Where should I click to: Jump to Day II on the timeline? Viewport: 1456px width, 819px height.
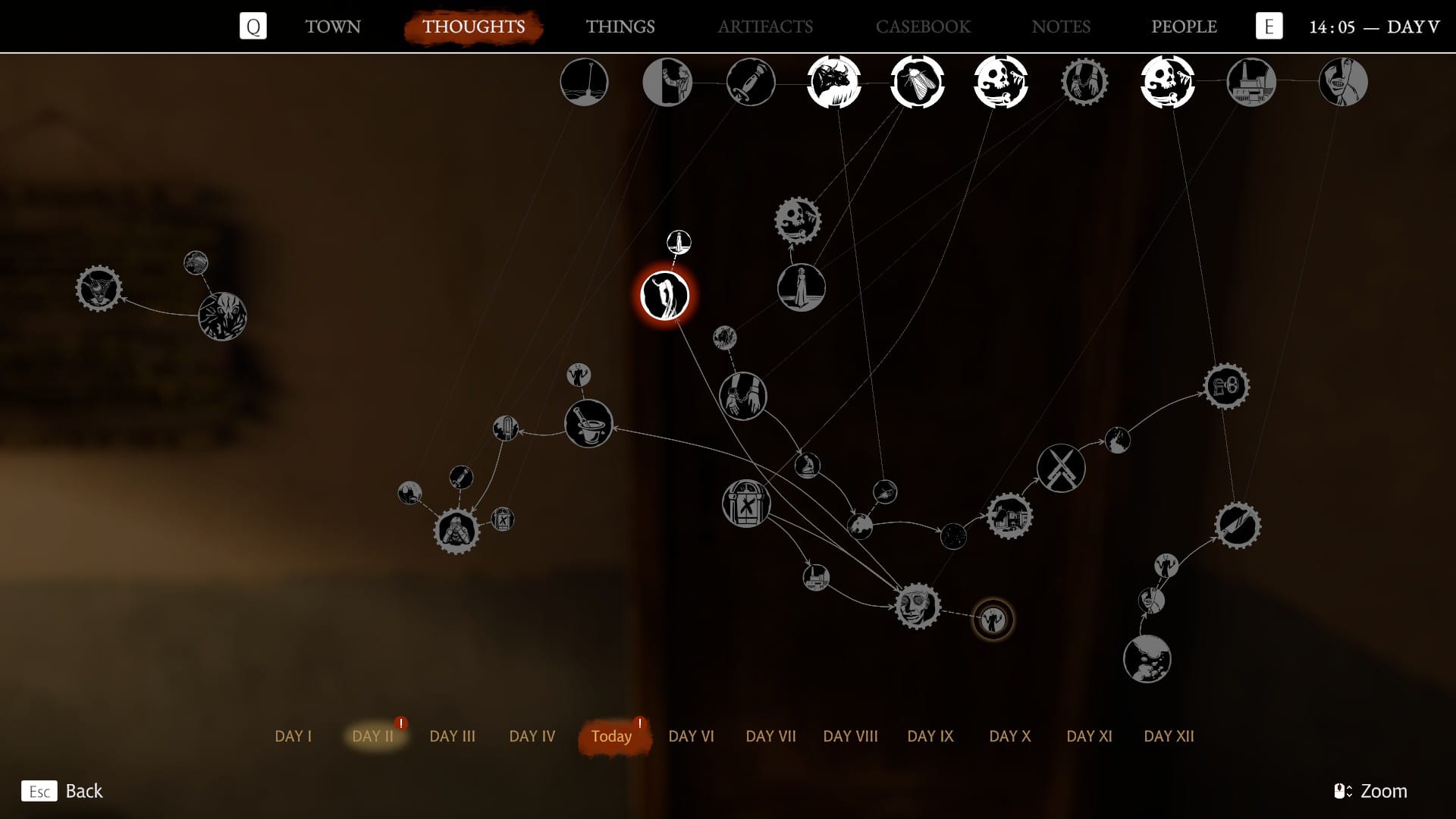point(373,736)
